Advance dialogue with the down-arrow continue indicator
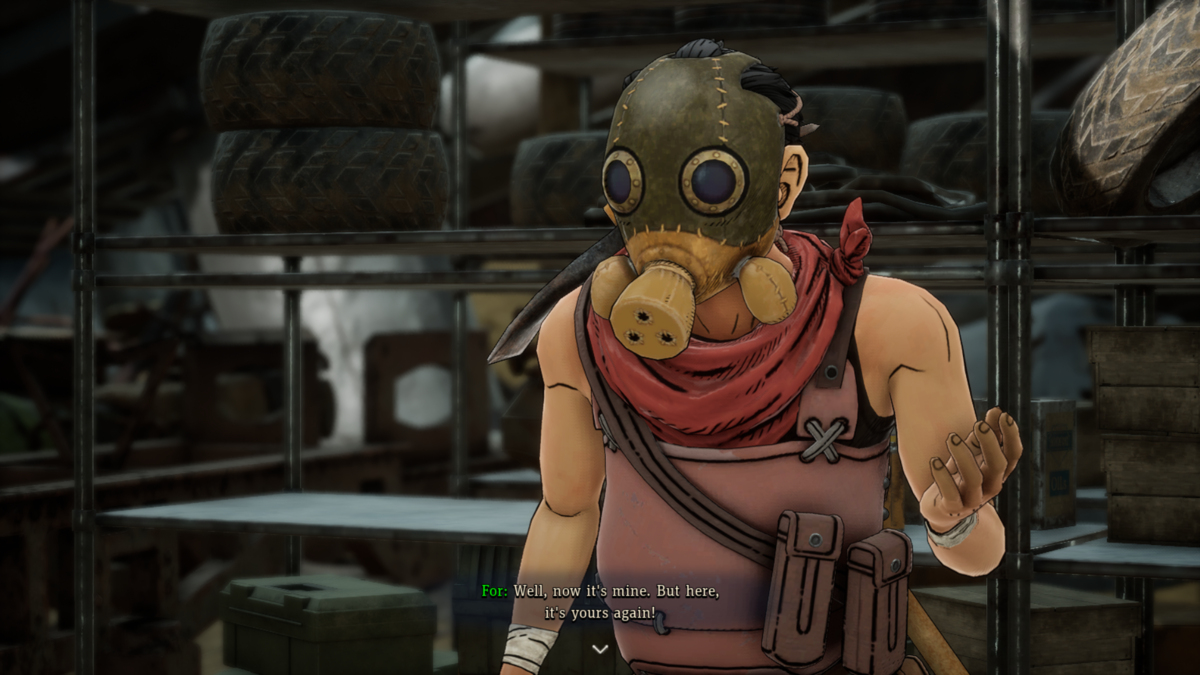1200x675 pixels. (x=600, y=649)
